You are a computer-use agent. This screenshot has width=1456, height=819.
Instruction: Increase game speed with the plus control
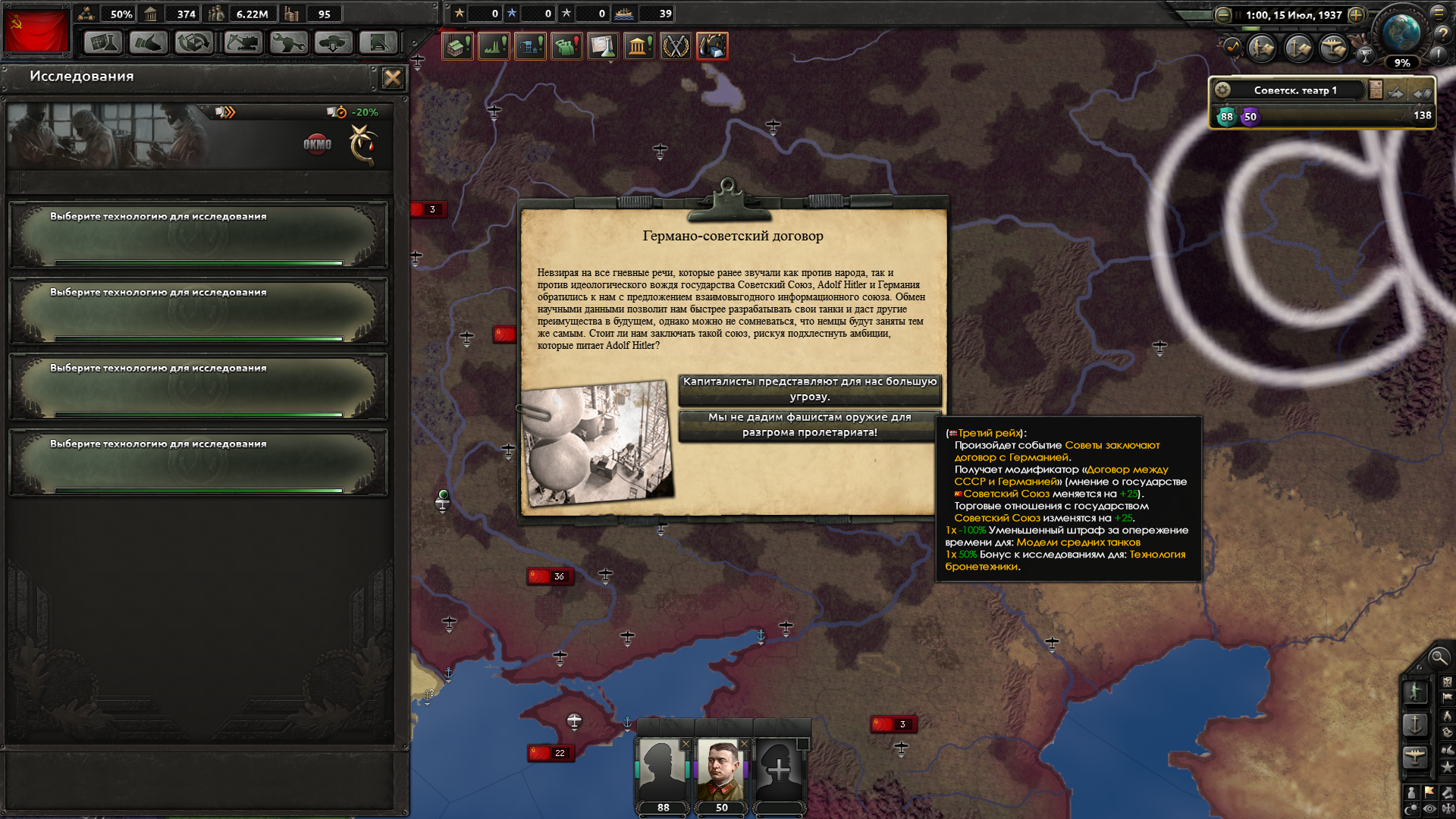pyautogui.click(x=1355, y=15)
